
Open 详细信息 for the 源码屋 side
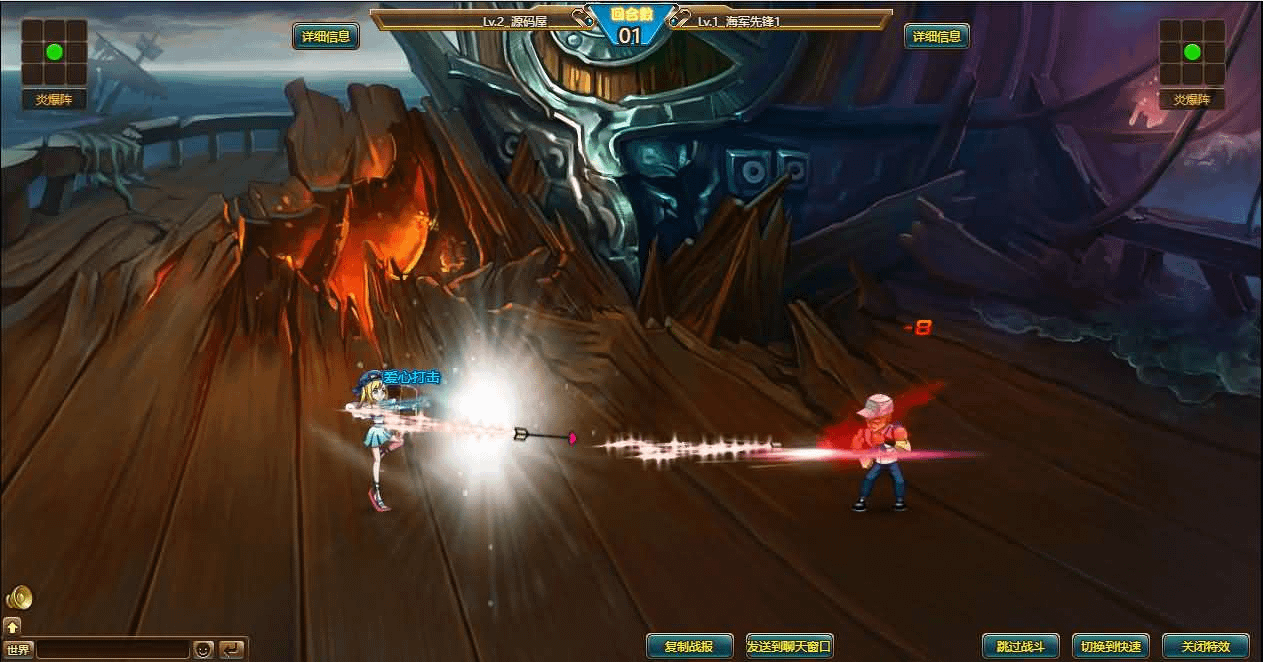point(326,37)
